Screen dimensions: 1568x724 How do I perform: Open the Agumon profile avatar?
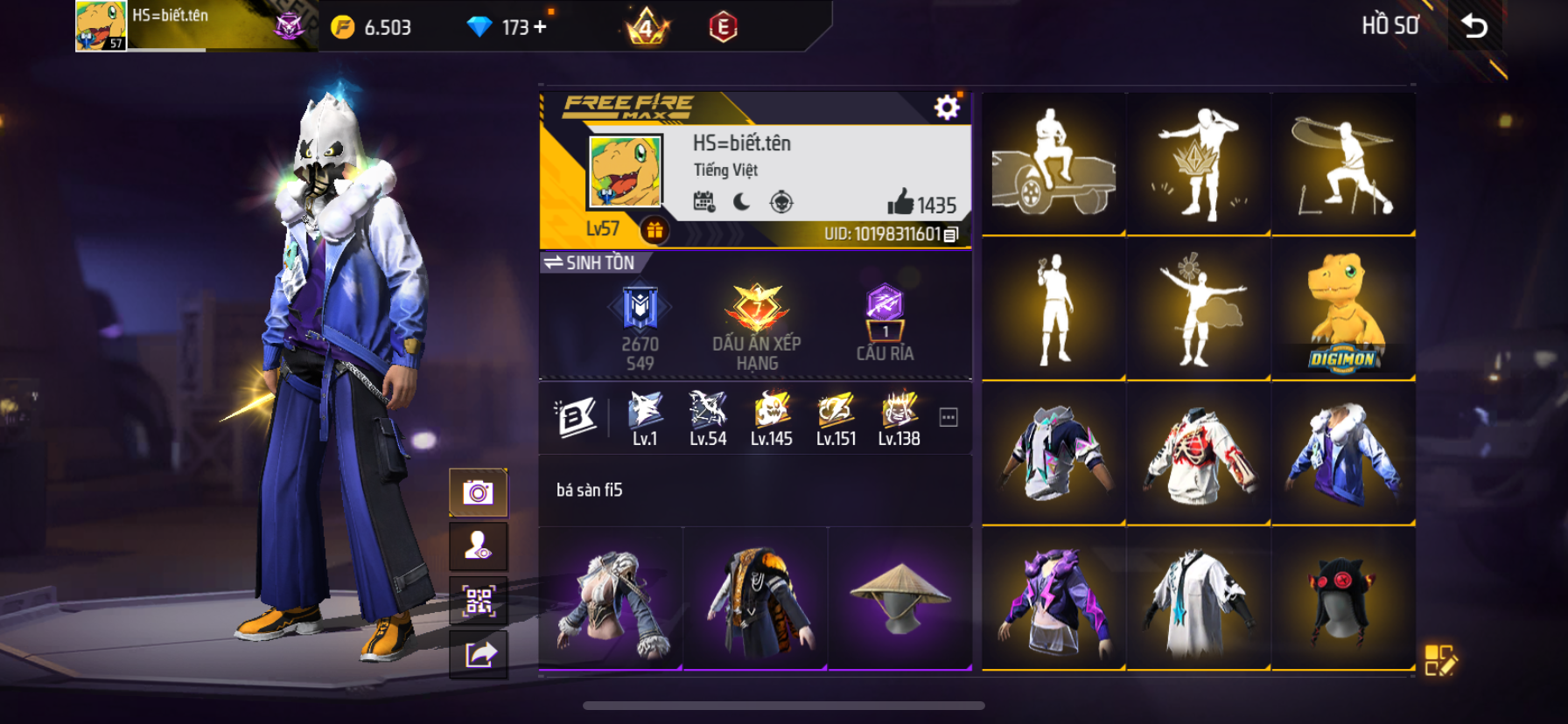[625, 171]
